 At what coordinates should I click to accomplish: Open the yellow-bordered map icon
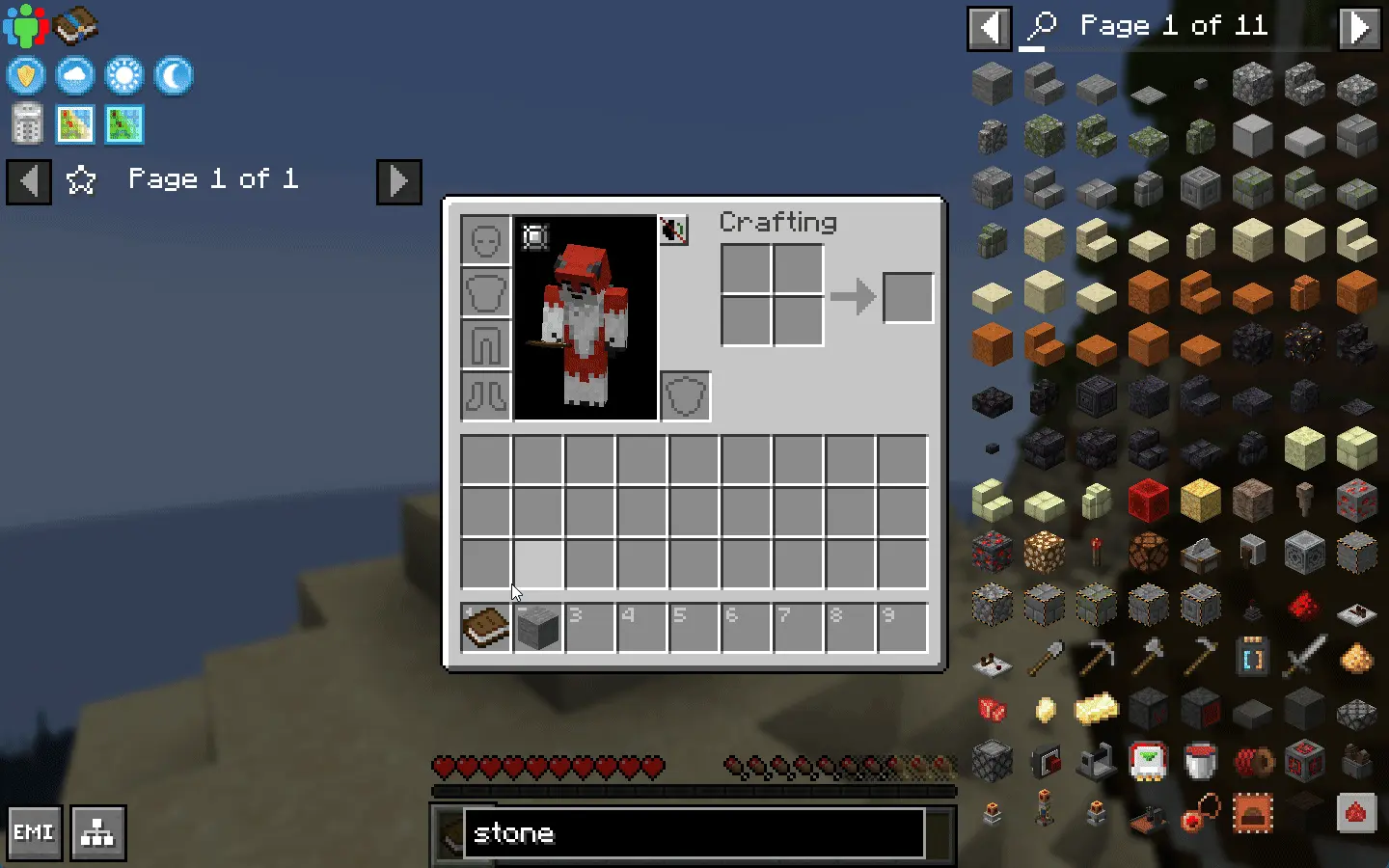75,124
